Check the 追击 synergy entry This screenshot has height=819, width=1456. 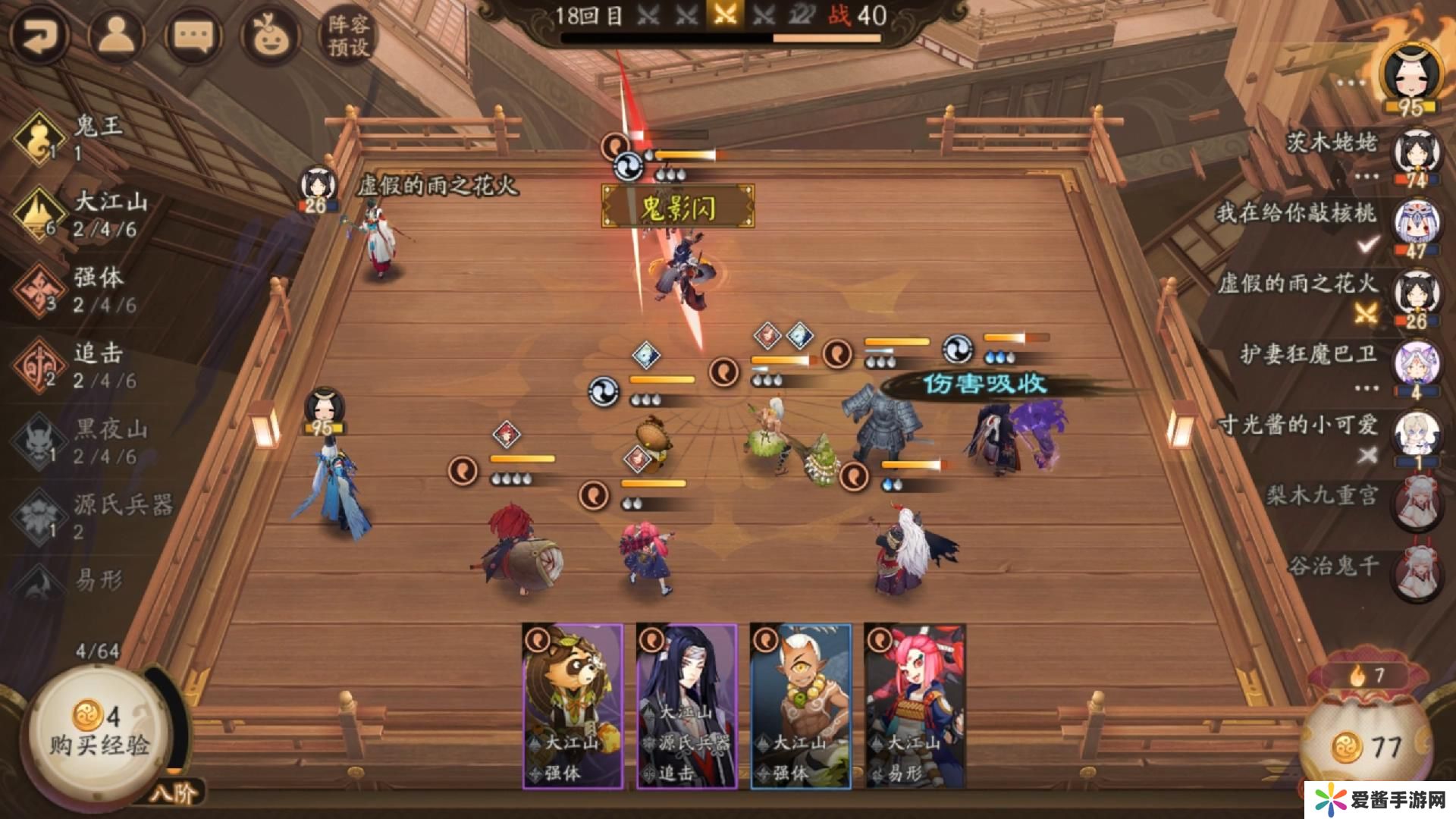[83, 366]
